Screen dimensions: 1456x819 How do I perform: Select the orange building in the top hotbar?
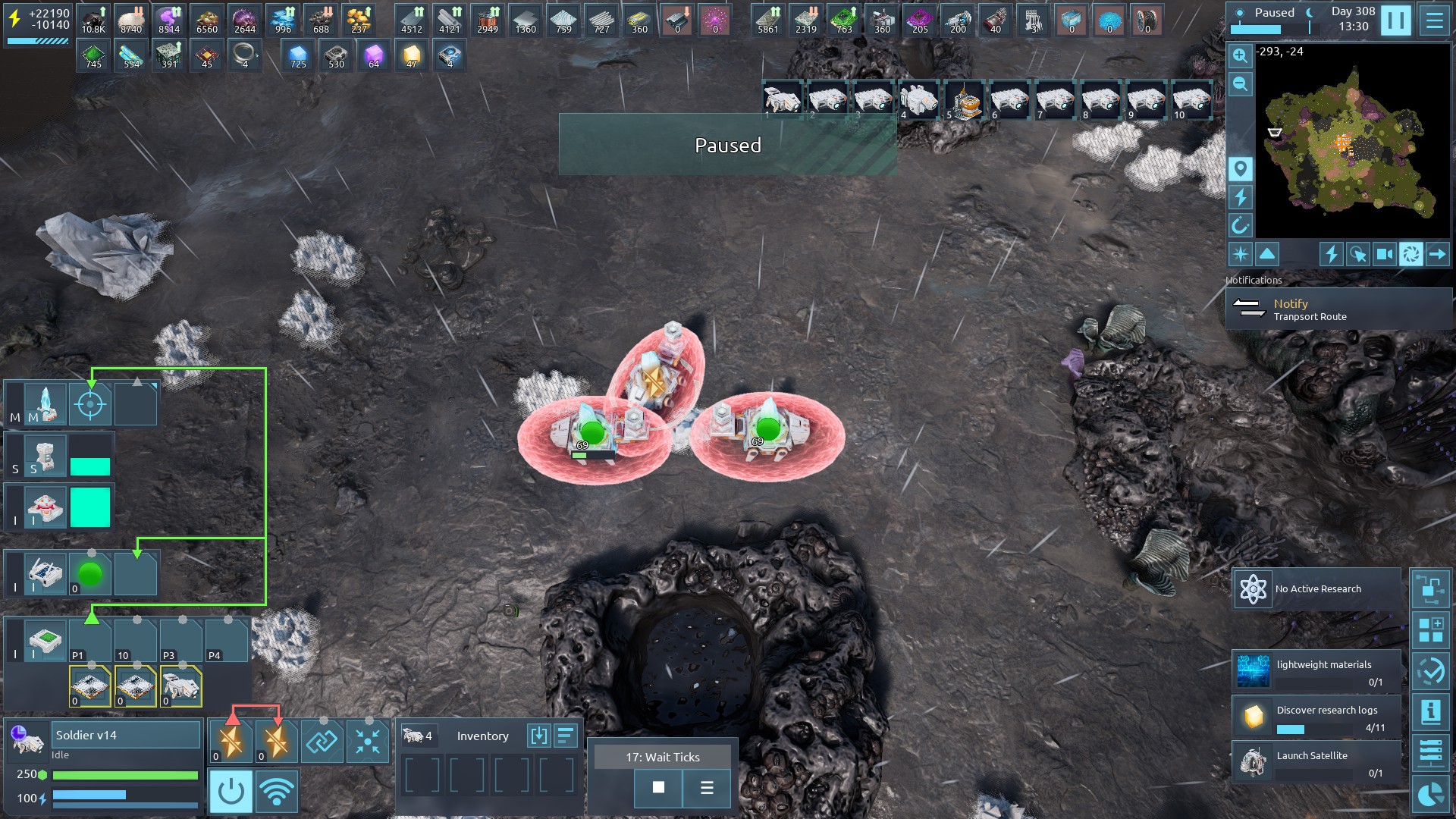964,101
